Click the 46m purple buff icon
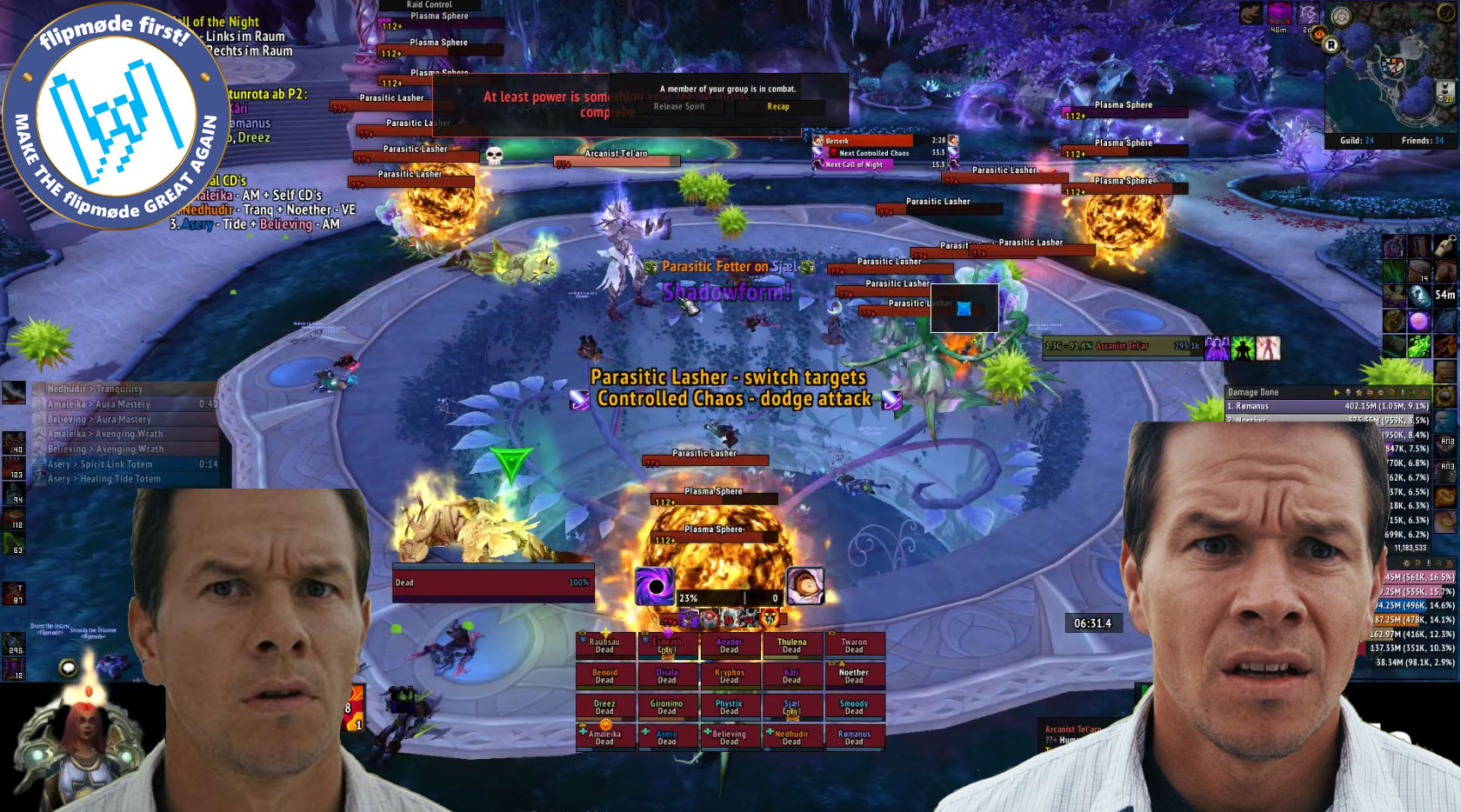This screenshot has width=1461, height=812. click(x=1279, y=14)
